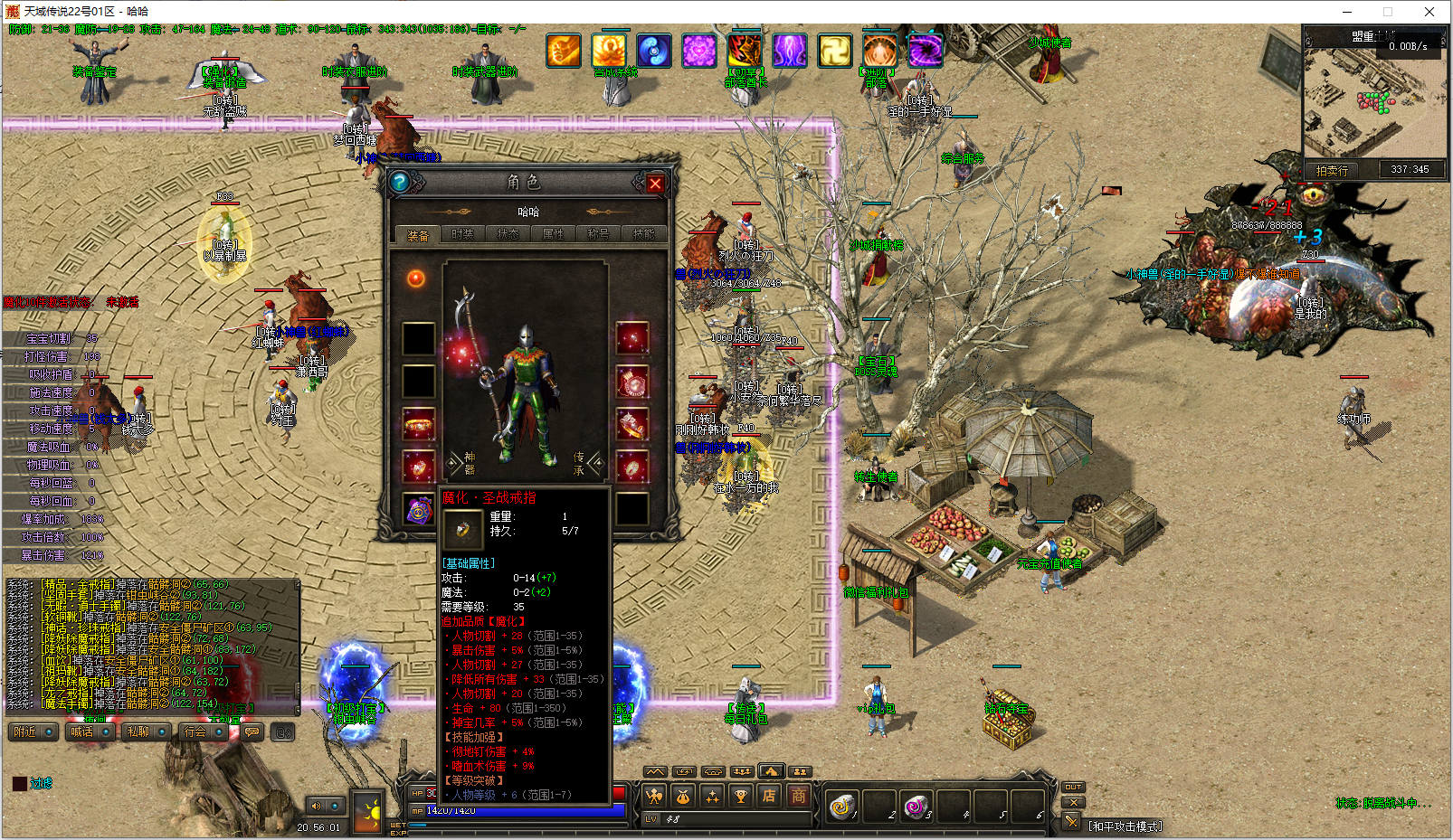Open the bag icon in the bottom bar
The width and height of the screenshot is (1453, 840).
(683, 797)
